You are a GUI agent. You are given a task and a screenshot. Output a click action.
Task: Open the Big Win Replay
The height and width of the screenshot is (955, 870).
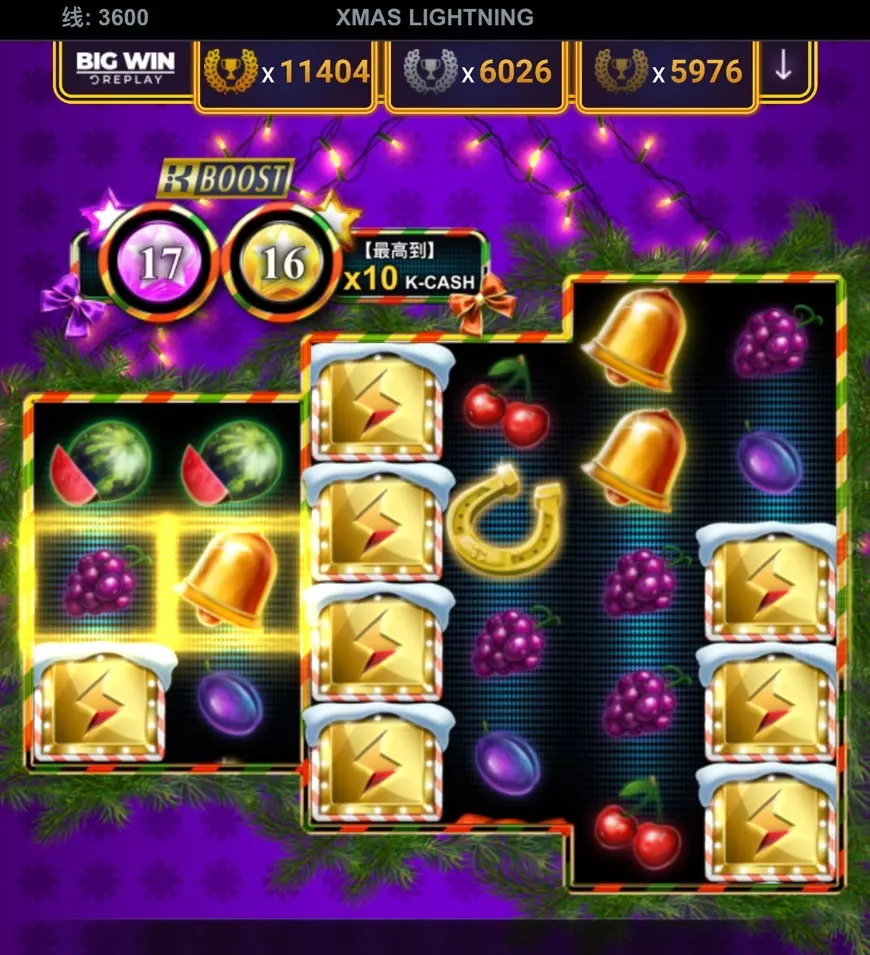pos(125,68)
